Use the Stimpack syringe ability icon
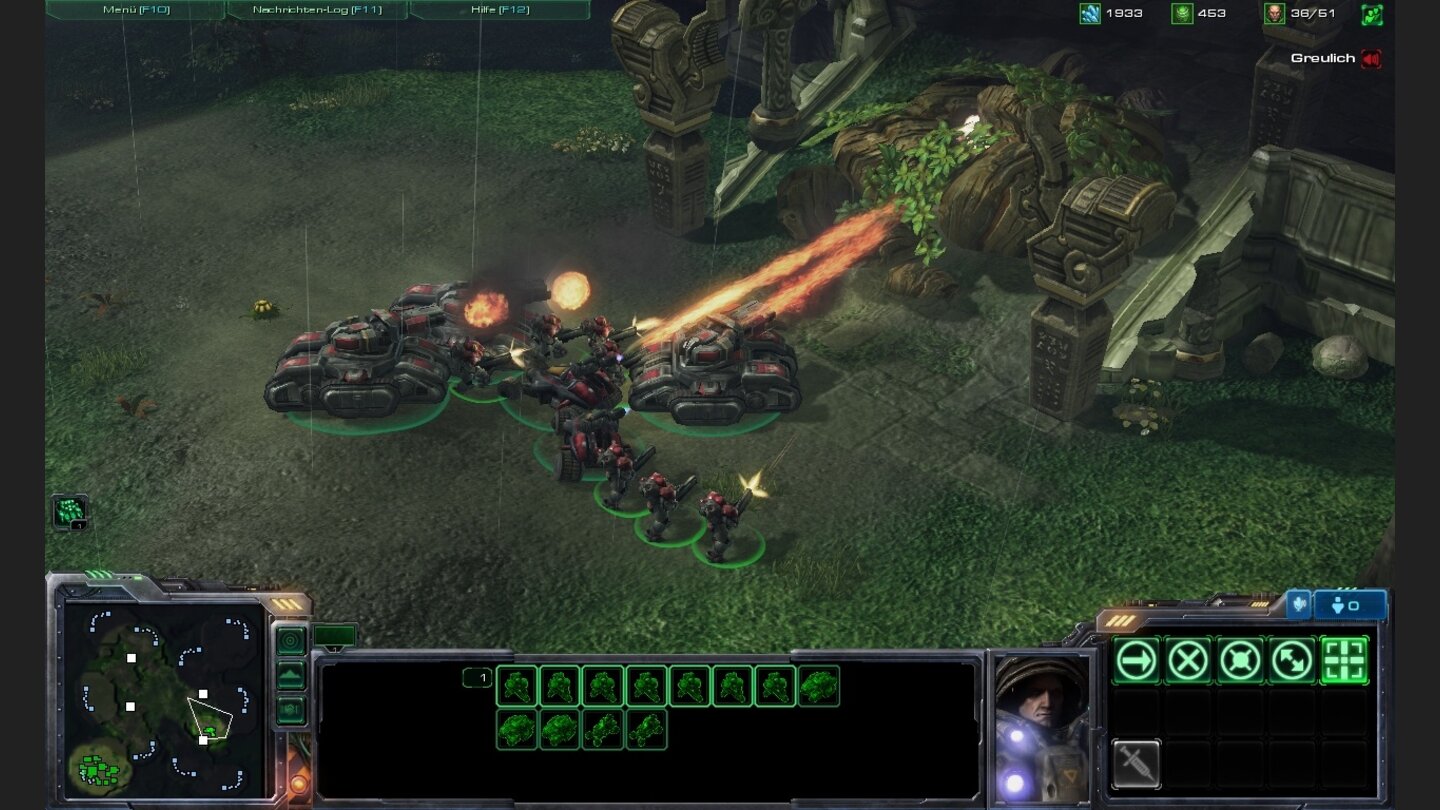Screen dimensions: 1440x810 coord(1136,763)
